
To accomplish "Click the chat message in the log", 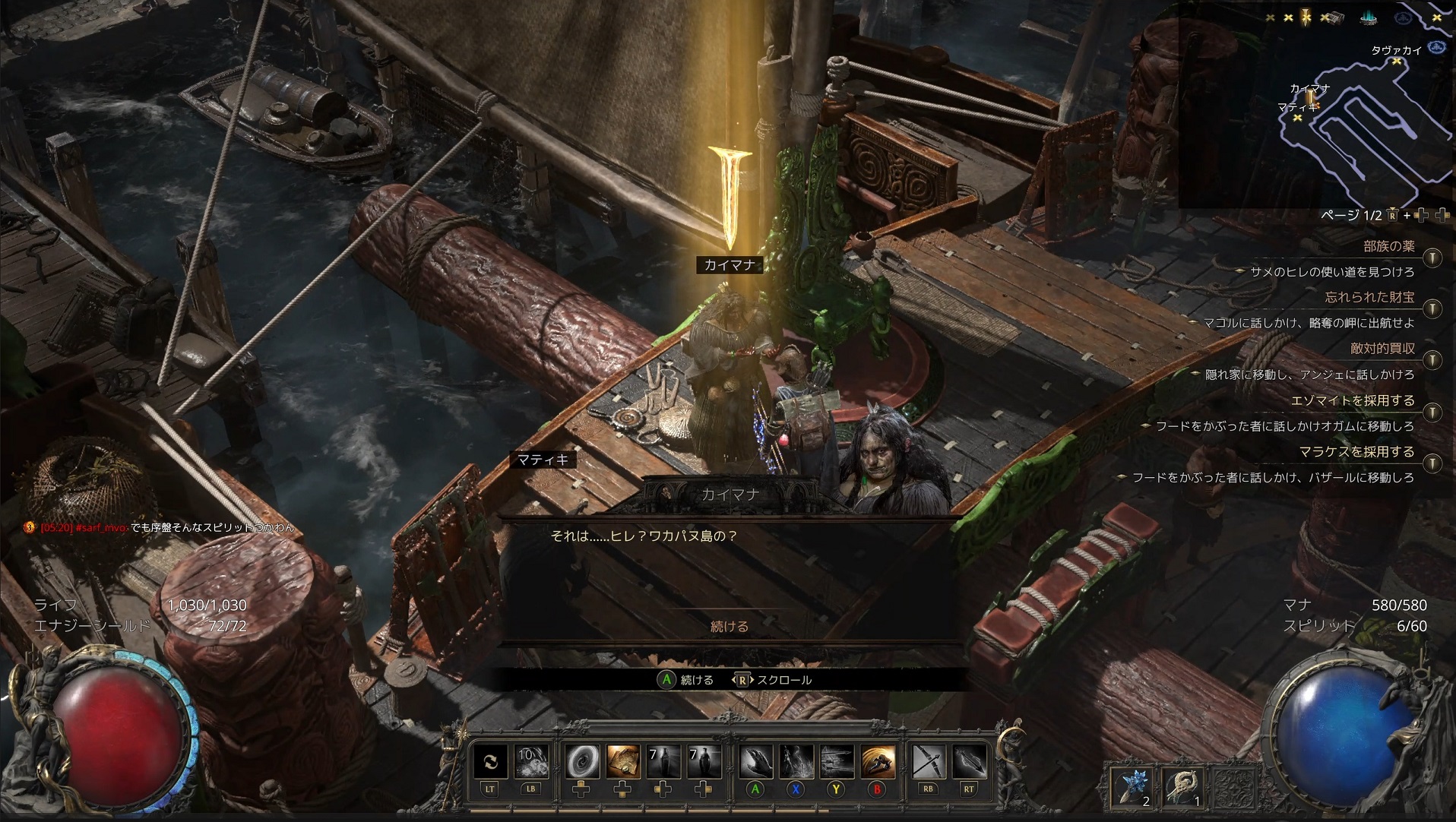I will tap(167, 527).
